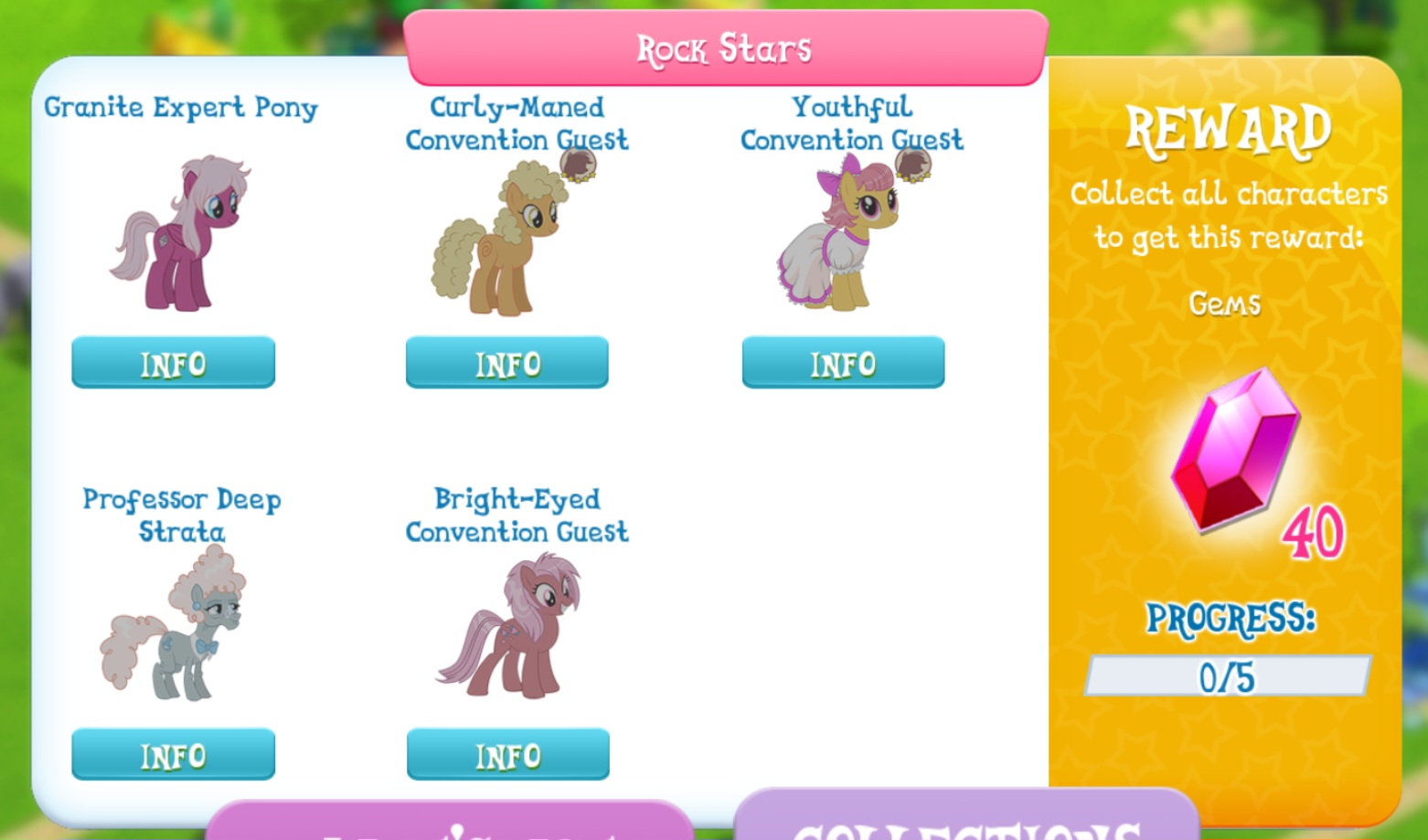Select the Granite Expert Pony portrait
1428x840 pixels.
click(x=183, y=233)
